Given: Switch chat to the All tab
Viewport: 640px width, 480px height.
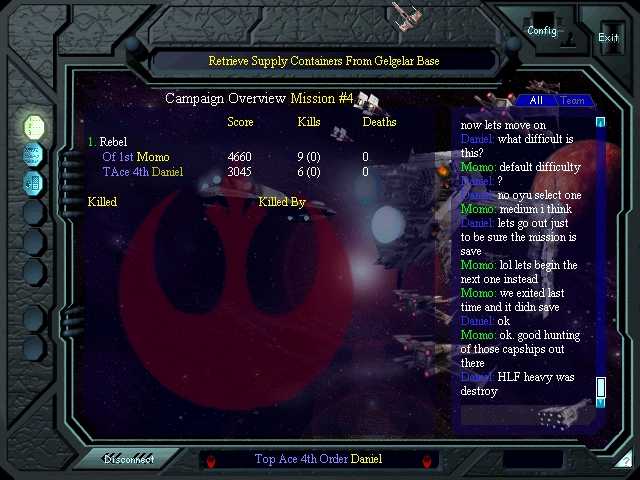Looking at the screenshot, I should 536,100.
